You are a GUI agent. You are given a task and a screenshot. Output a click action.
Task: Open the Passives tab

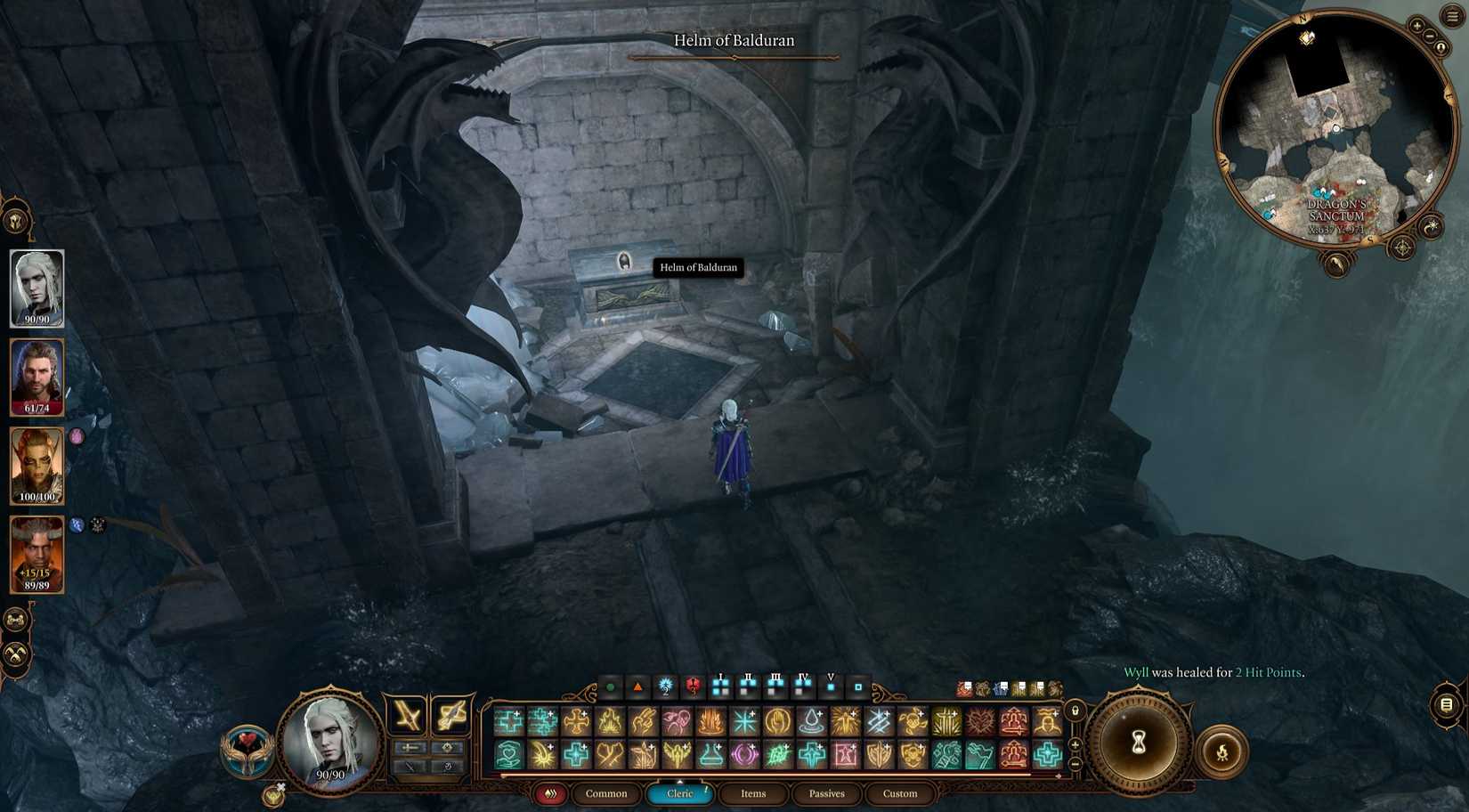[x=826, y=793]
